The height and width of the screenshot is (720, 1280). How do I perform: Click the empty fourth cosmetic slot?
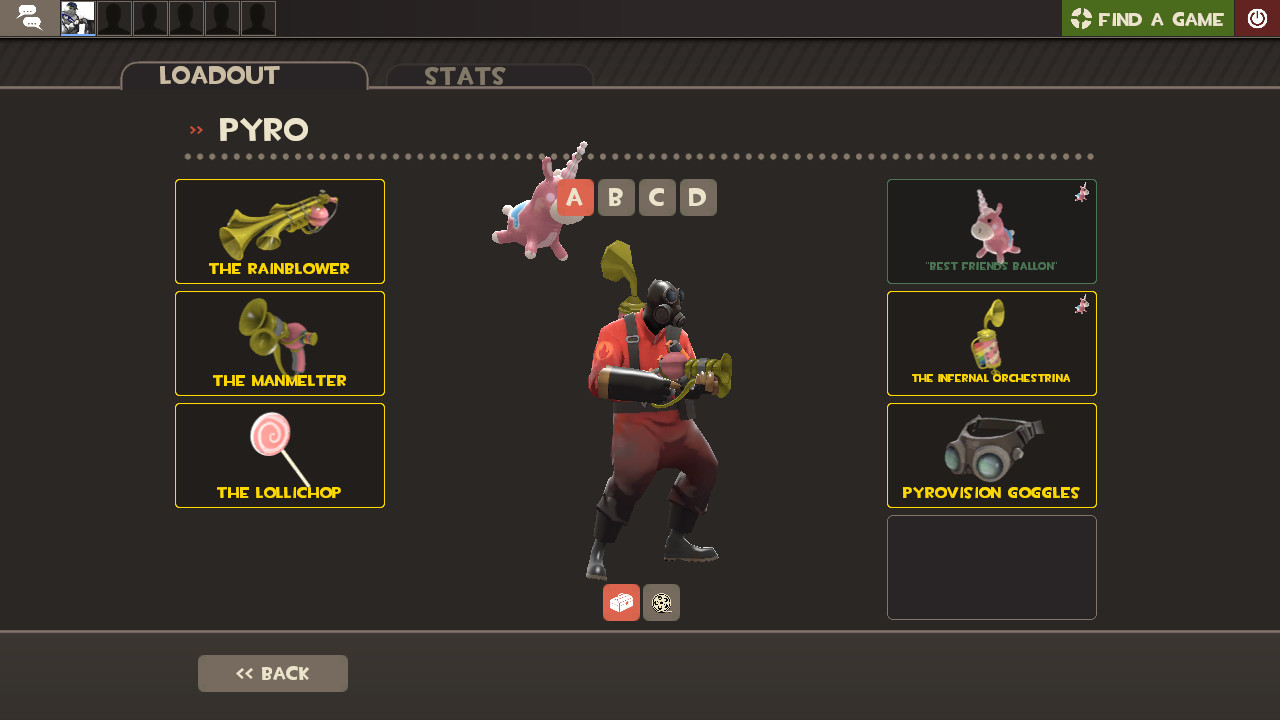click(991, 567)
